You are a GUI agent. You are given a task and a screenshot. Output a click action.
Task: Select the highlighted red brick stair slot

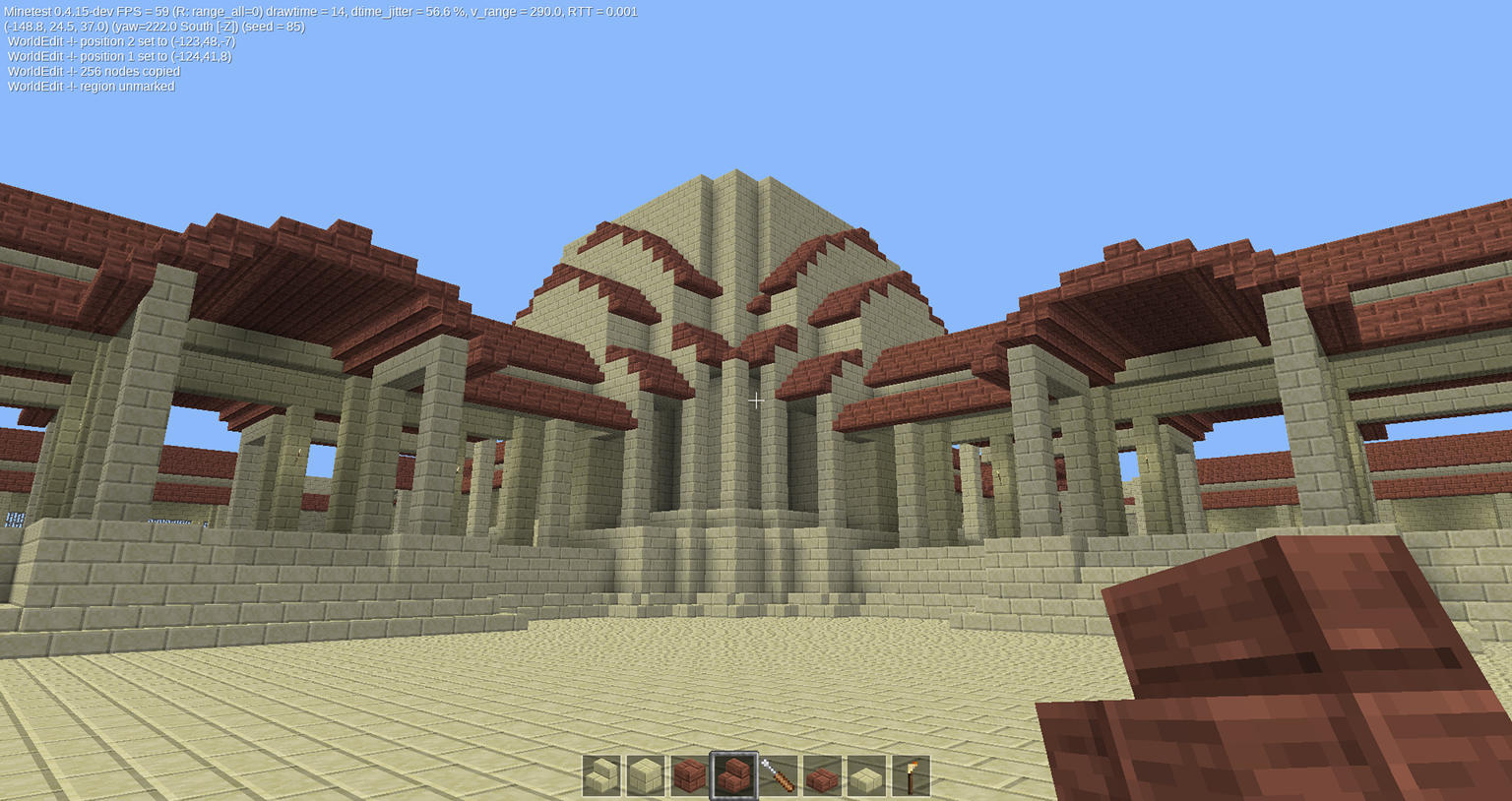pos(734,775)
